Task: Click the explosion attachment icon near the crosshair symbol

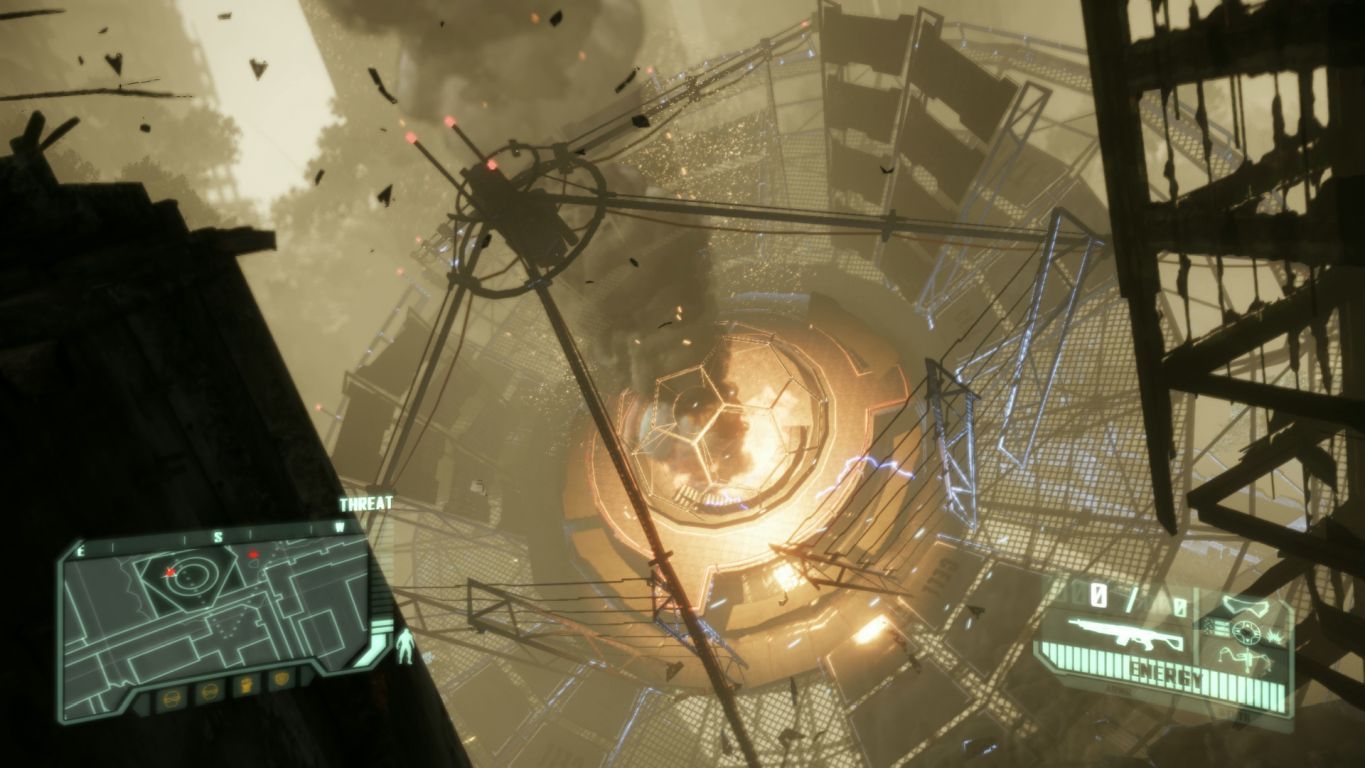Action: tap(1274, 636)
